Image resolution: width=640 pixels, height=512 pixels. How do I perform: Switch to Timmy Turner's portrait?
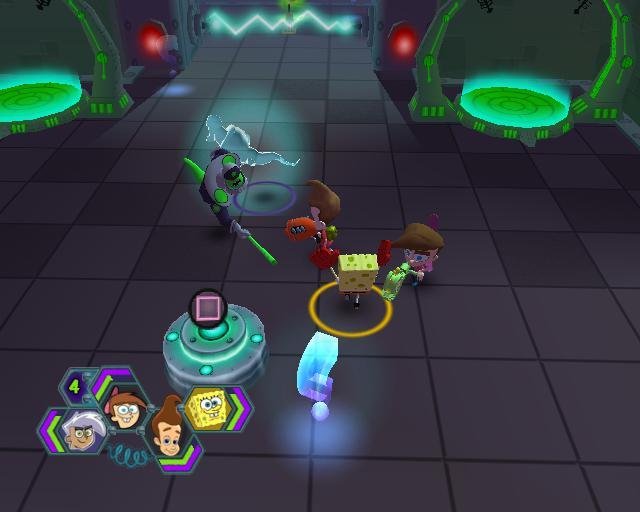(124, 405)
